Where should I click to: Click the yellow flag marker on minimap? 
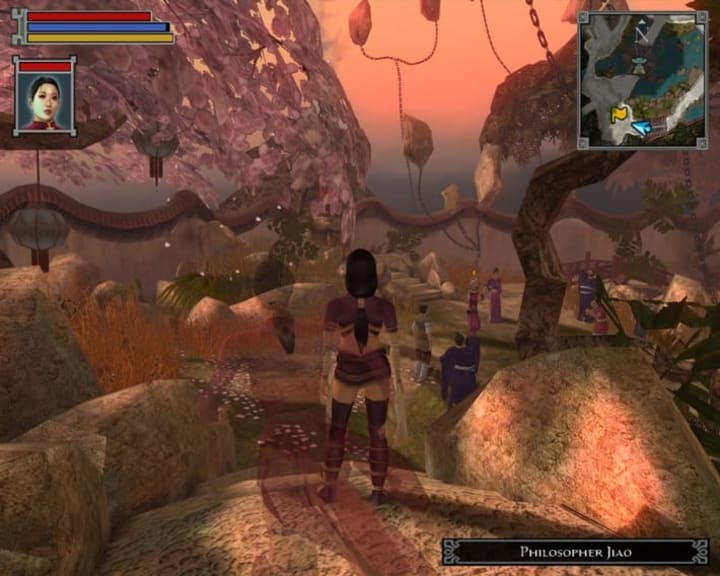click(620, 114)
